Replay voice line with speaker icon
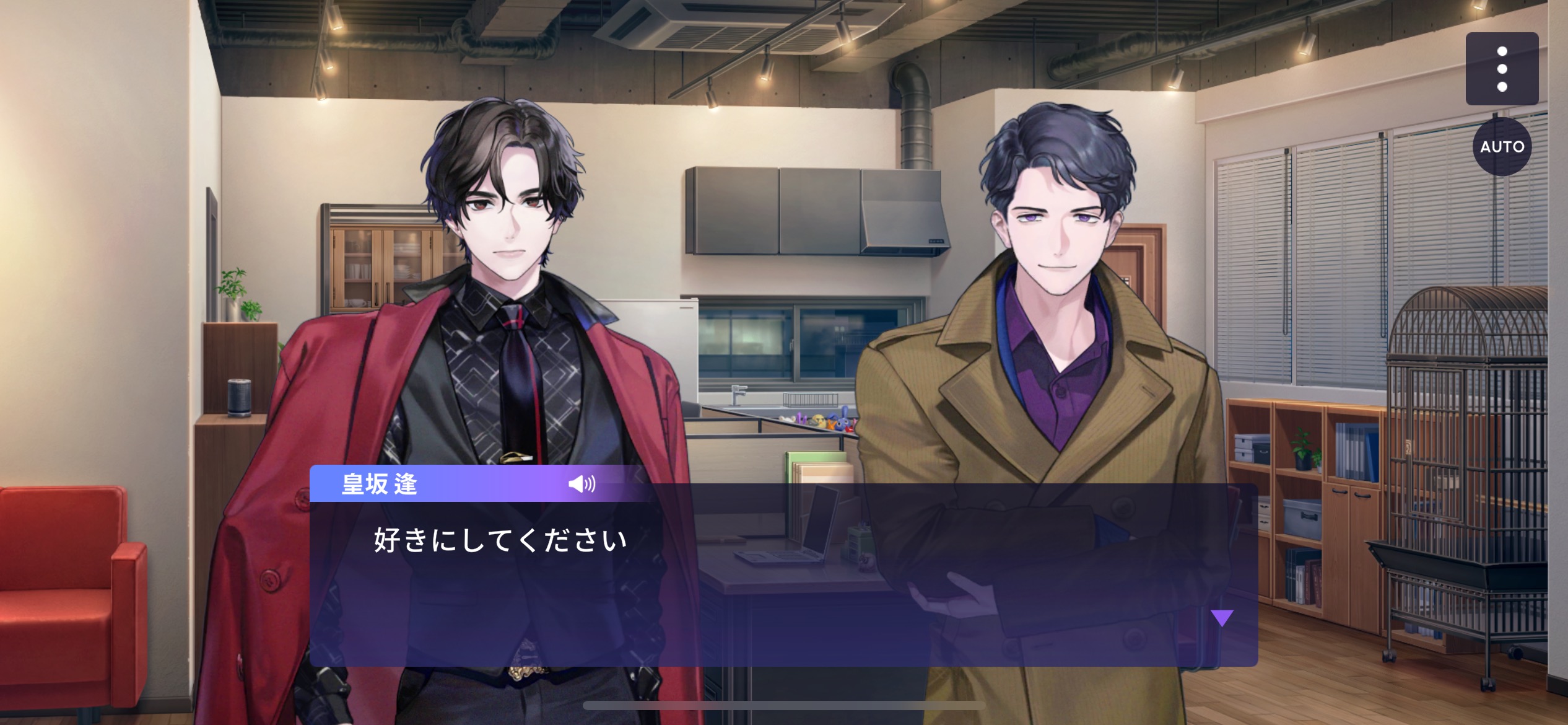Image resolution: width=1568 pixels, height=725 pixels. point(581,483)
